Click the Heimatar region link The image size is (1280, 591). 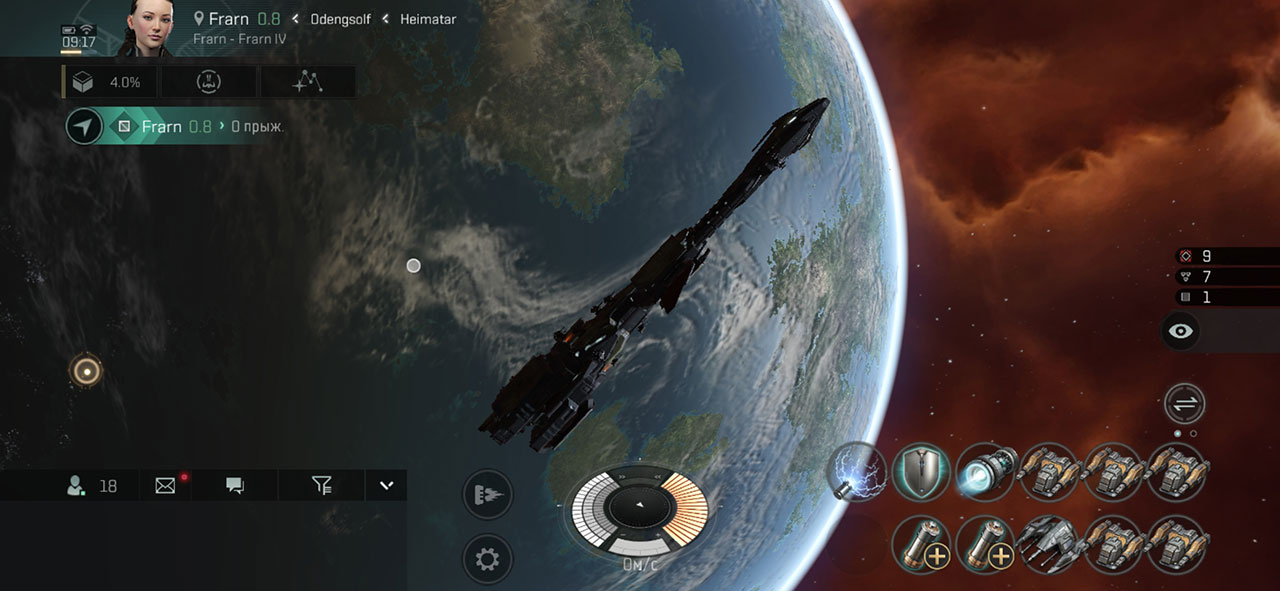[427, 19]
